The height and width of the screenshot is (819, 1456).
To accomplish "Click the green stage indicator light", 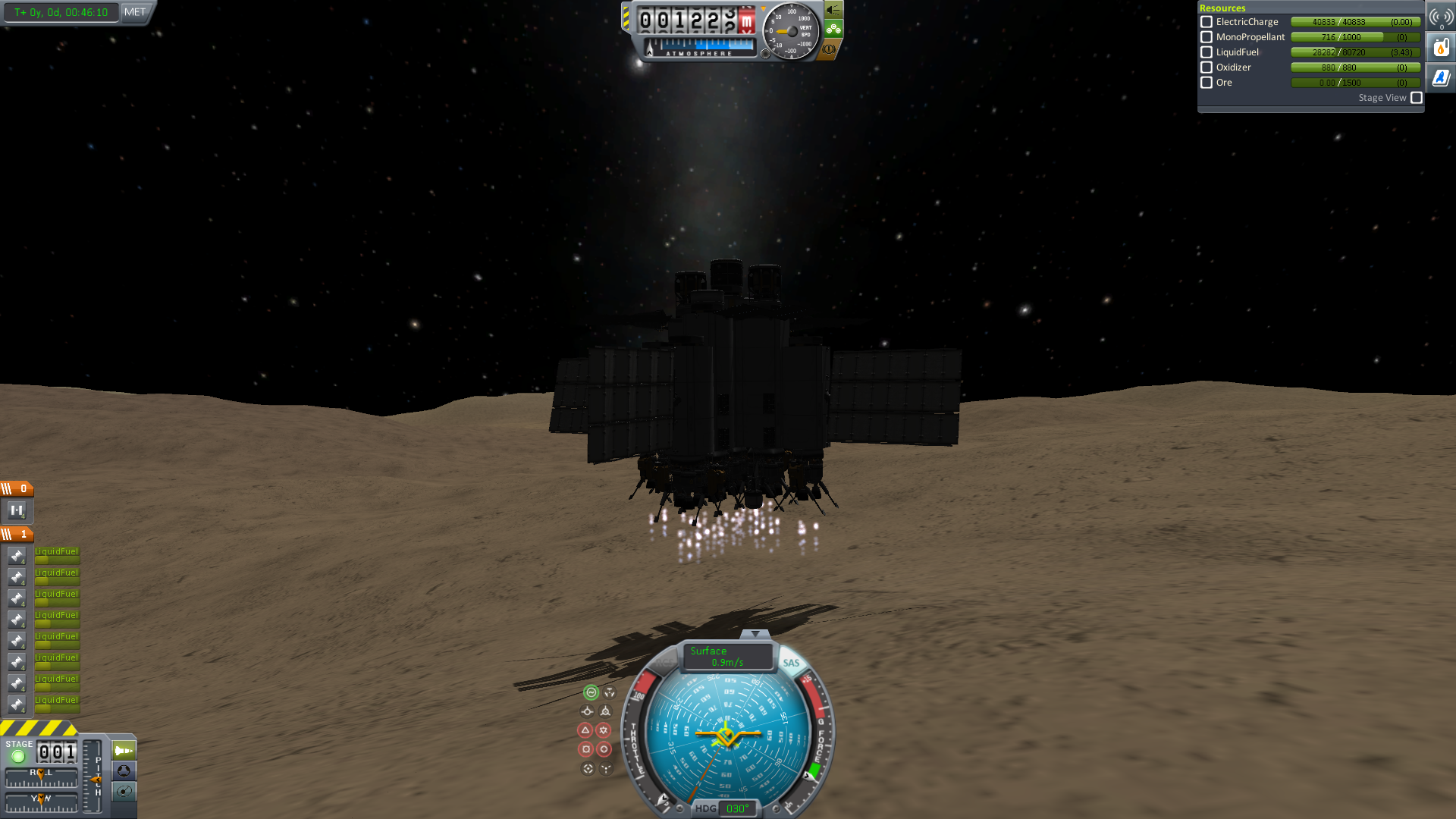I will [x=18, y=756].
